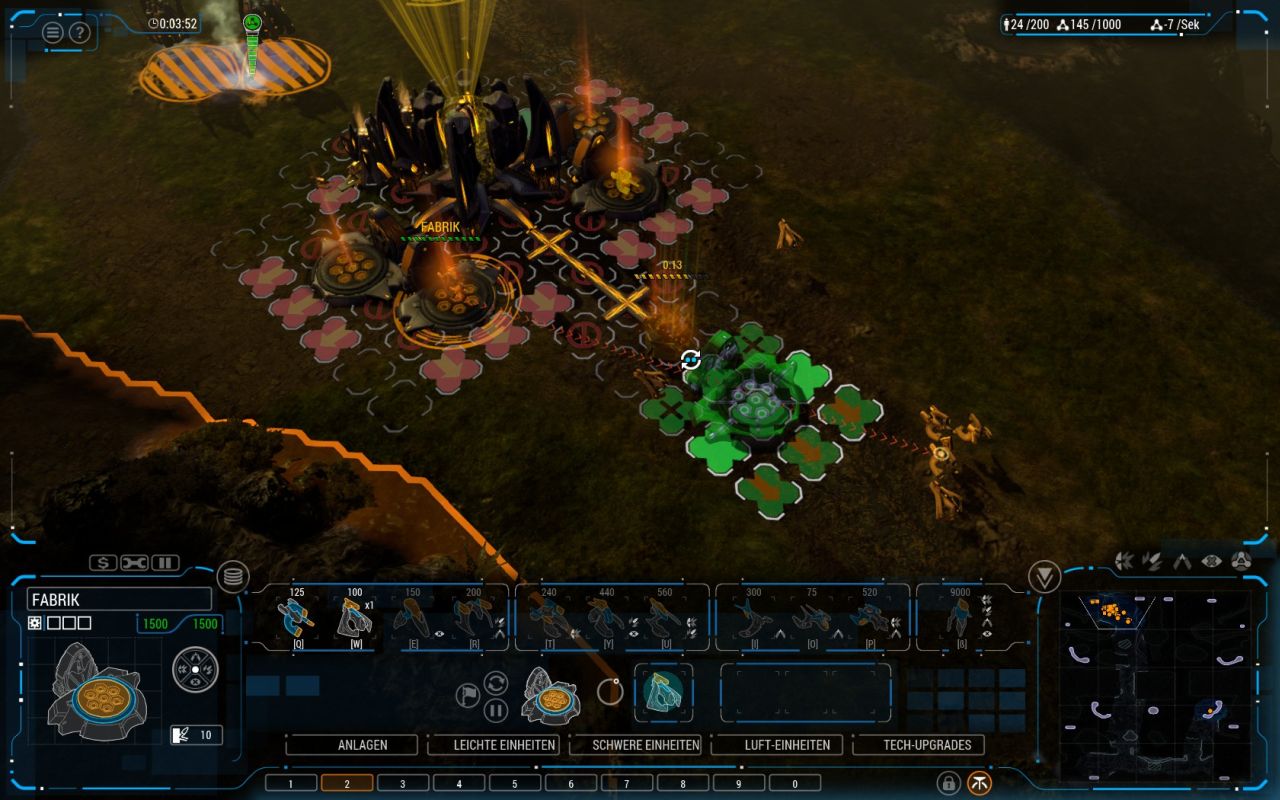Image resolution: width=1280 pixels, height=800 pixels.
Task: Open the Tech-Upgrades tab
Action: coord(918,745)
